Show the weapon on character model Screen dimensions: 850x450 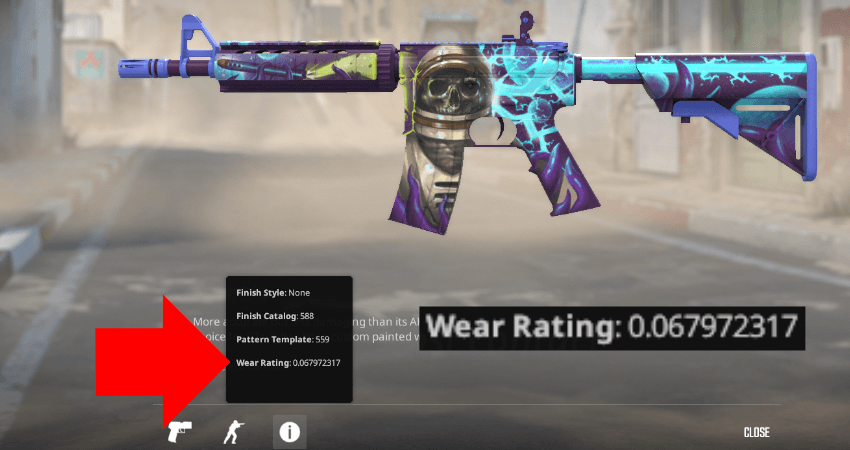(234, 432)
